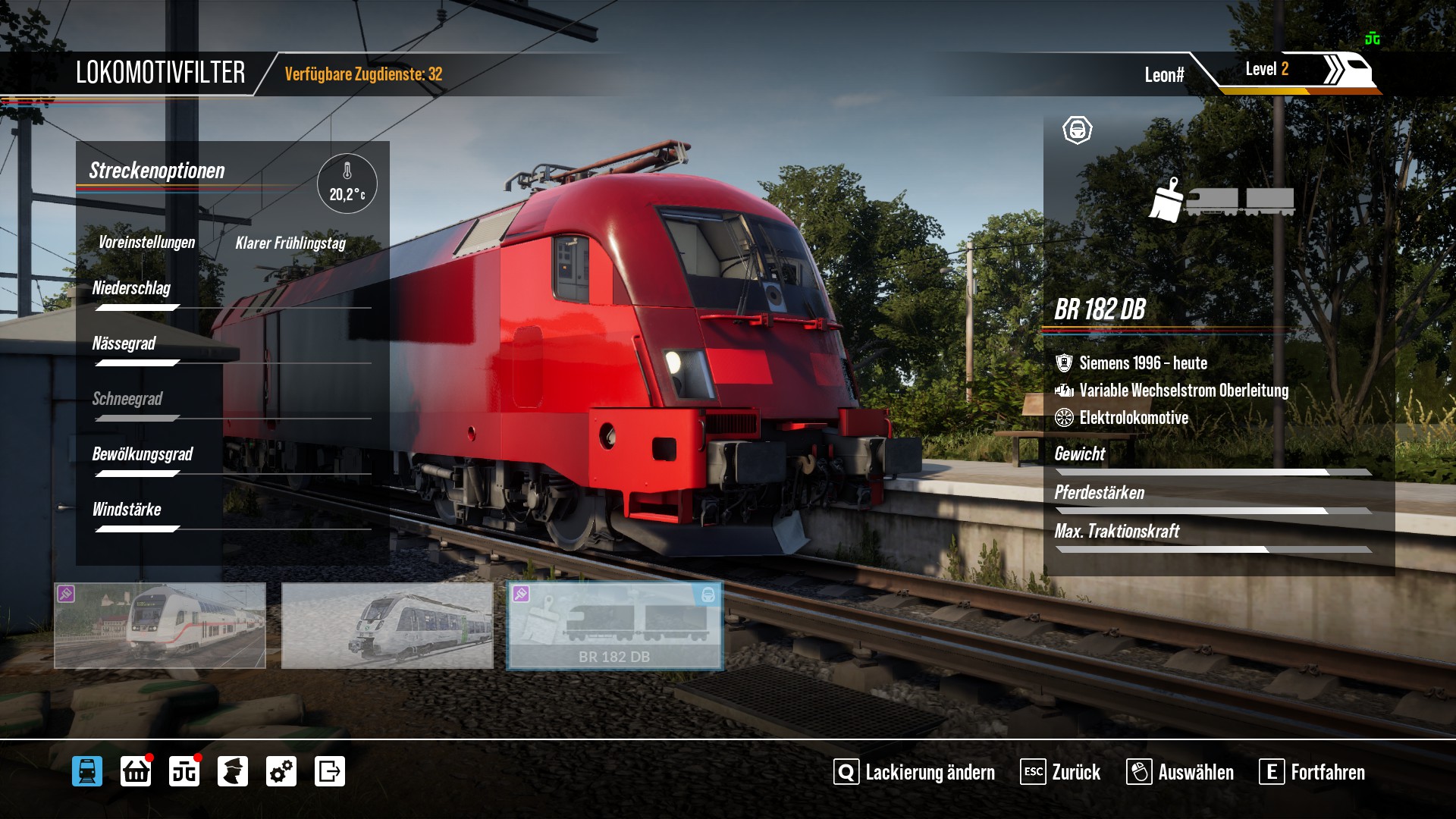Screen dimensions: 1456x819
Task: Continue with the Fortfahren label
Action: pyautogui.click(x=1327, y=772)
